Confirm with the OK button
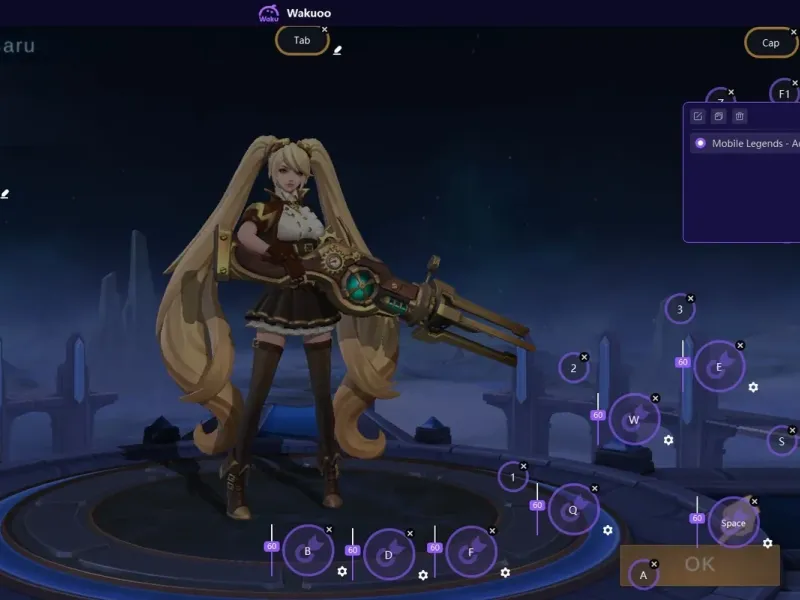Image resolution: width=800 pixels, height=600 pixels. (700, 565)
